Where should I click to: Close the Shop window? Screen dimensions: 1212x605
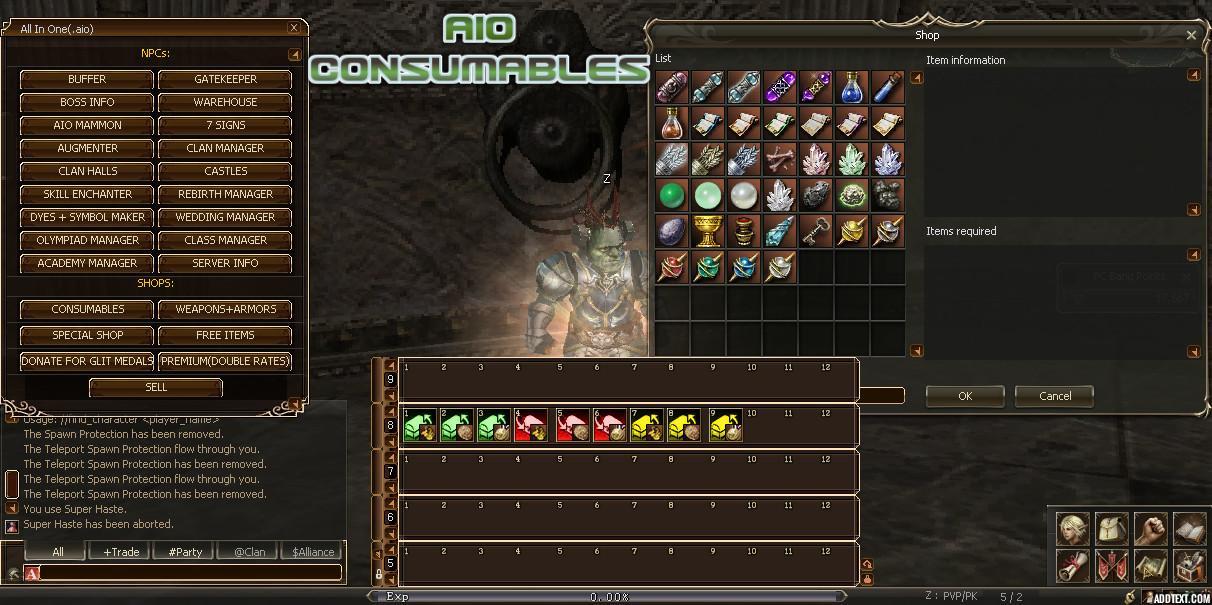1191,35
